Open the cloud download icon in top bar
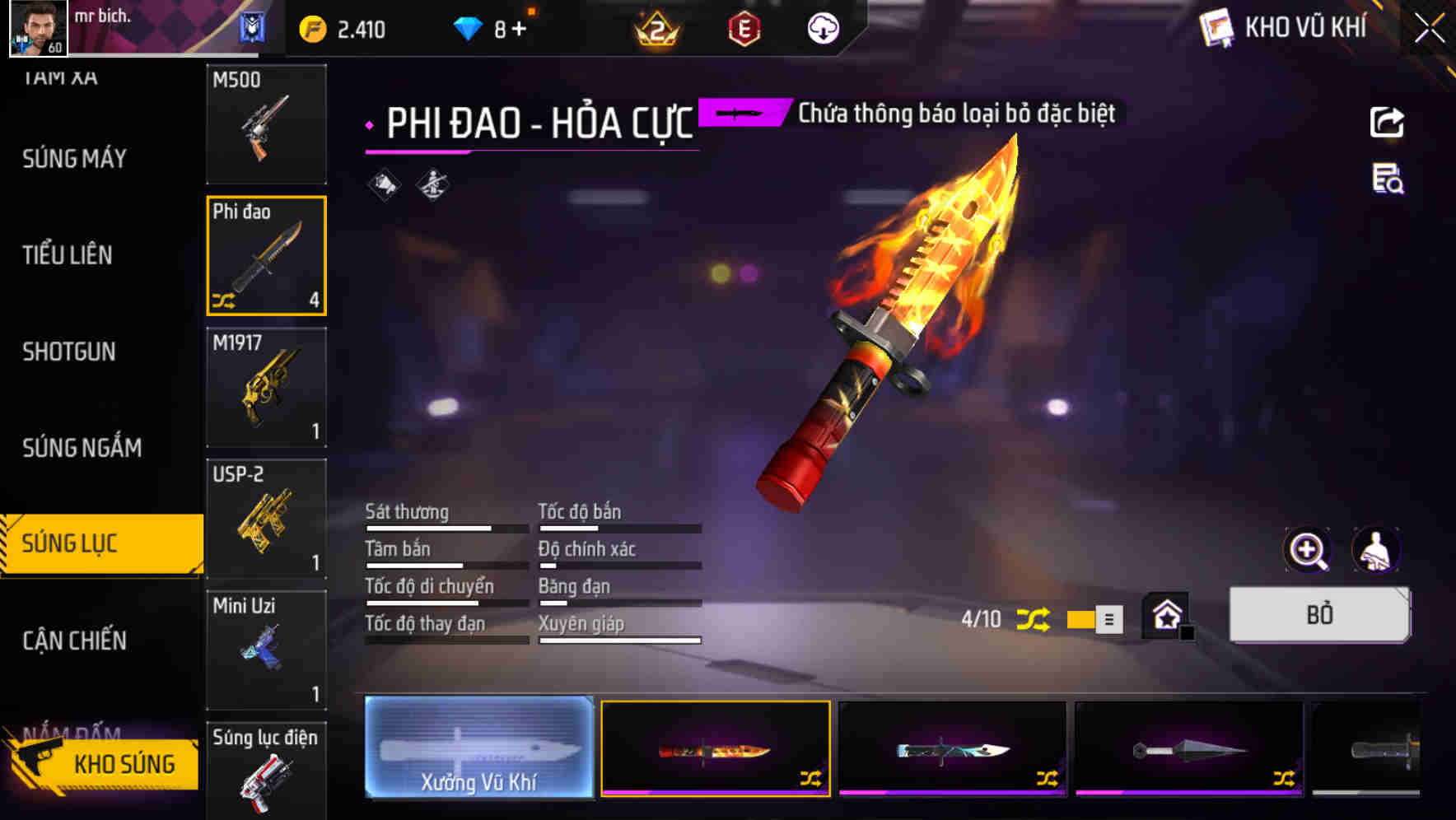 click(x=821, y=27)
